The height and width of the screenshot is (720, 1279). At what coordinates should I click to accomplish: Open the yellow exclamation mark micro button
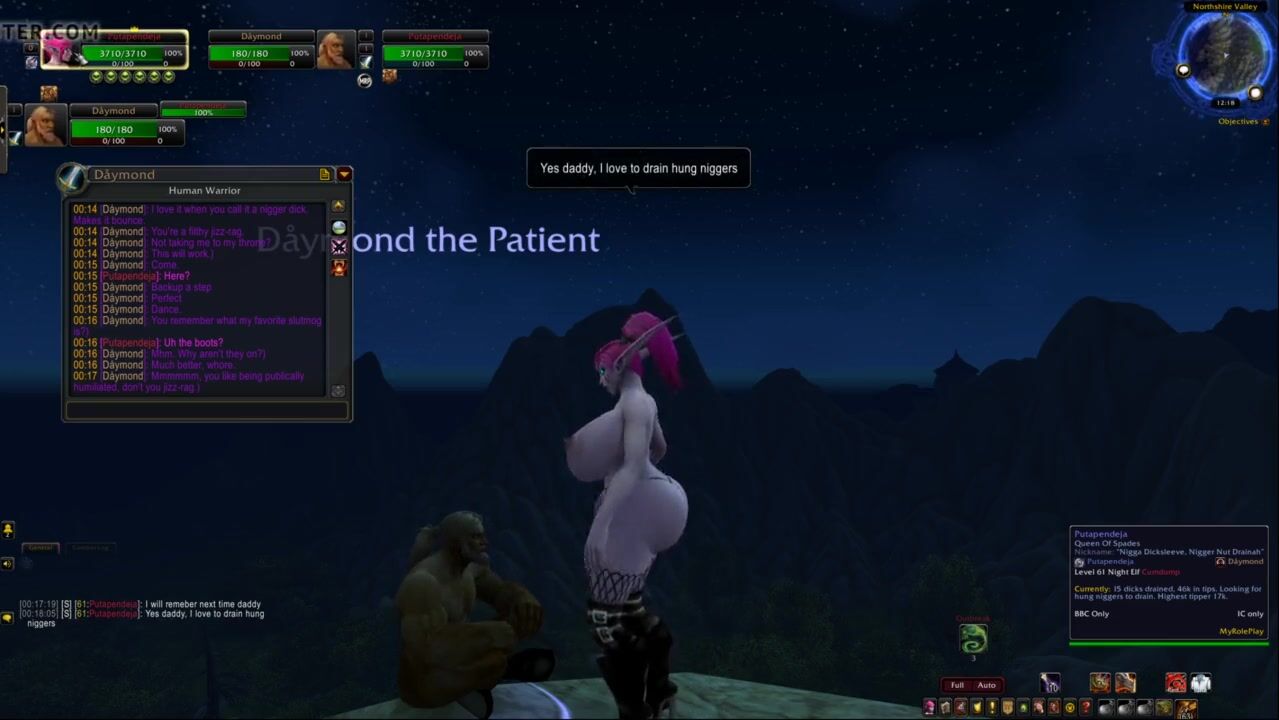[992, 708]
